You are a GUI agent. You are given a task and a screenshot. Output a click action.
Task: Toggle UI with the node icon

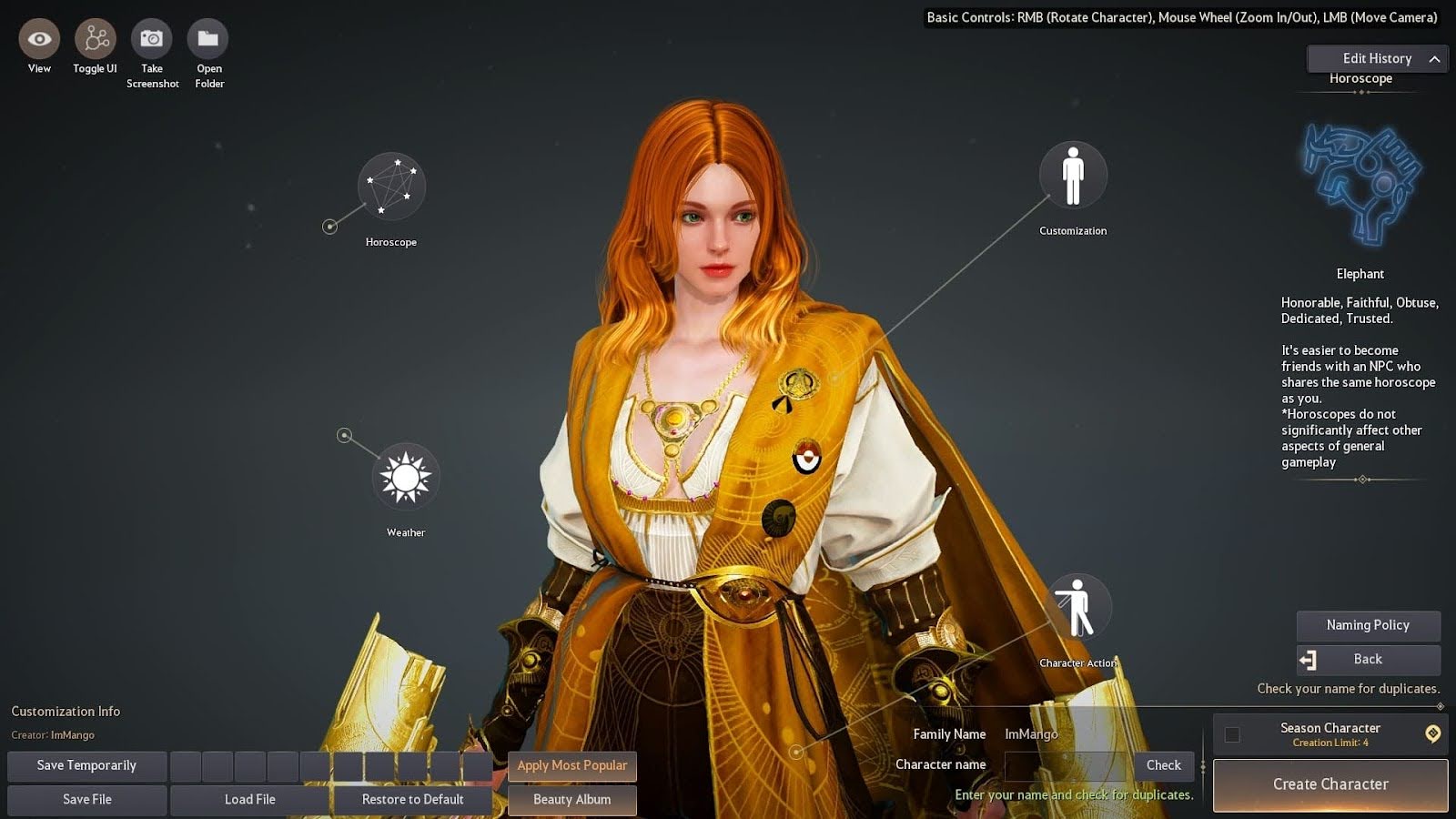click(x=94, y=38)
